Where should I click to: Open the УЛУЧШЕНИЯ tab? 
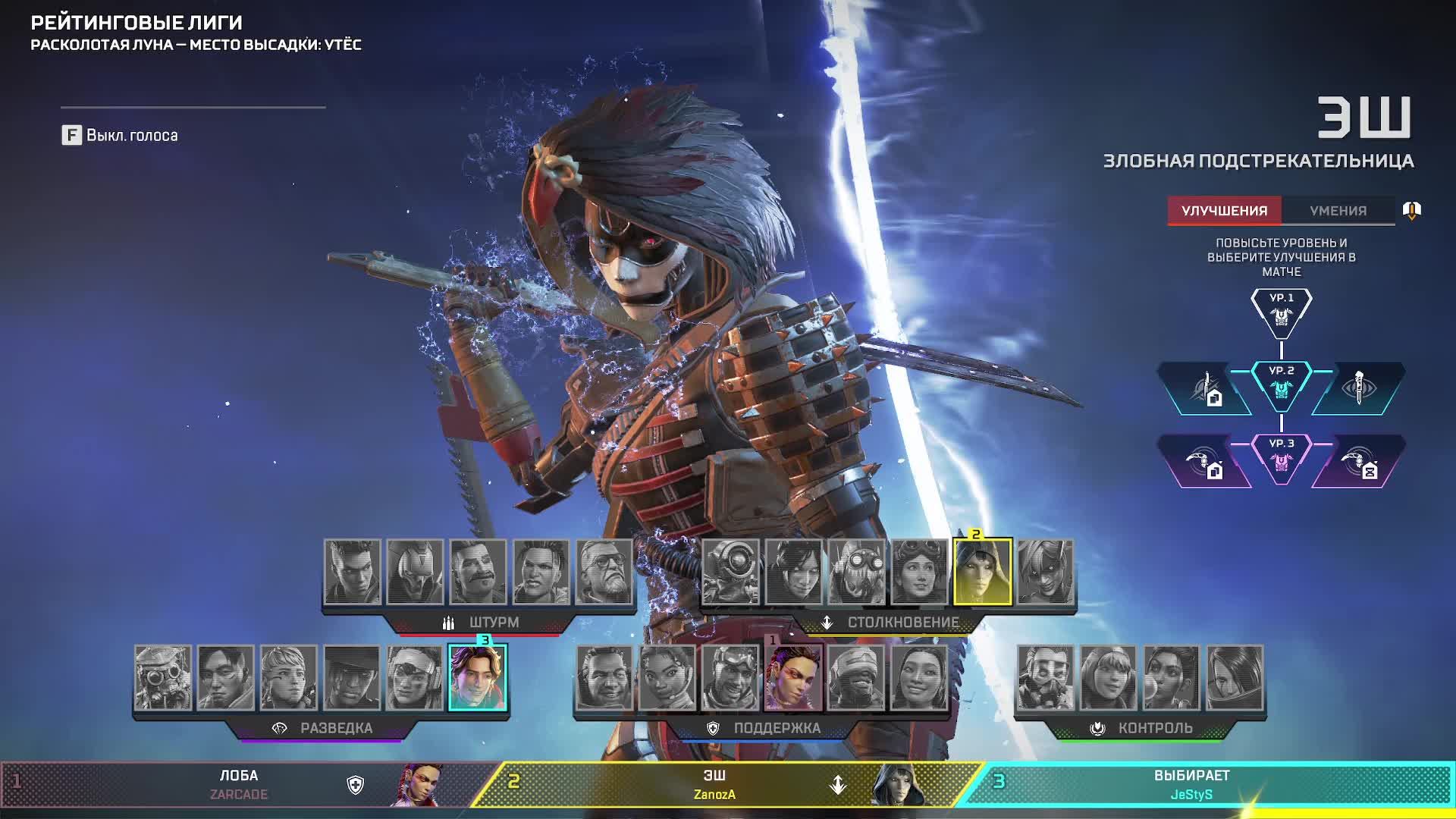pos(1224,211)
